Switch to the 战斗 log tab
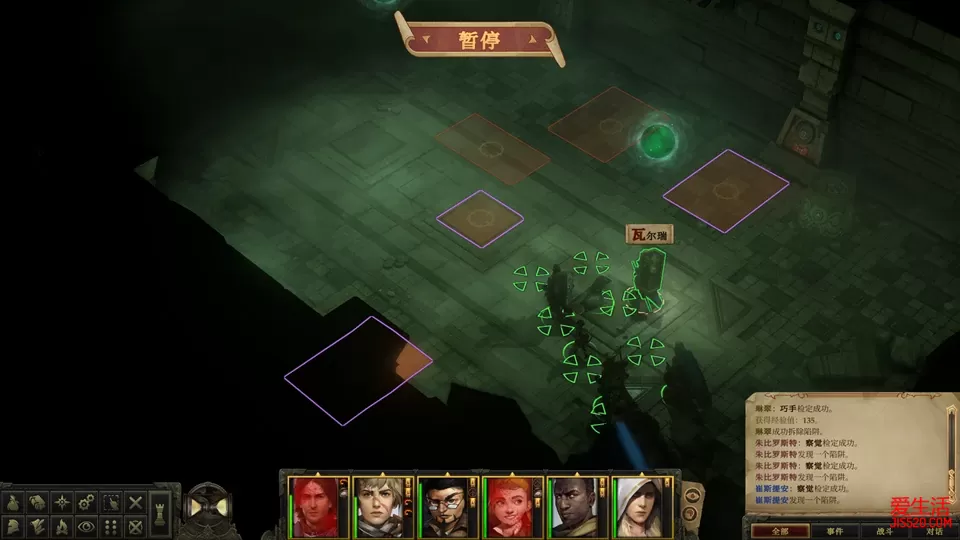This screenshot has width=960, height=540. (886, 531)
